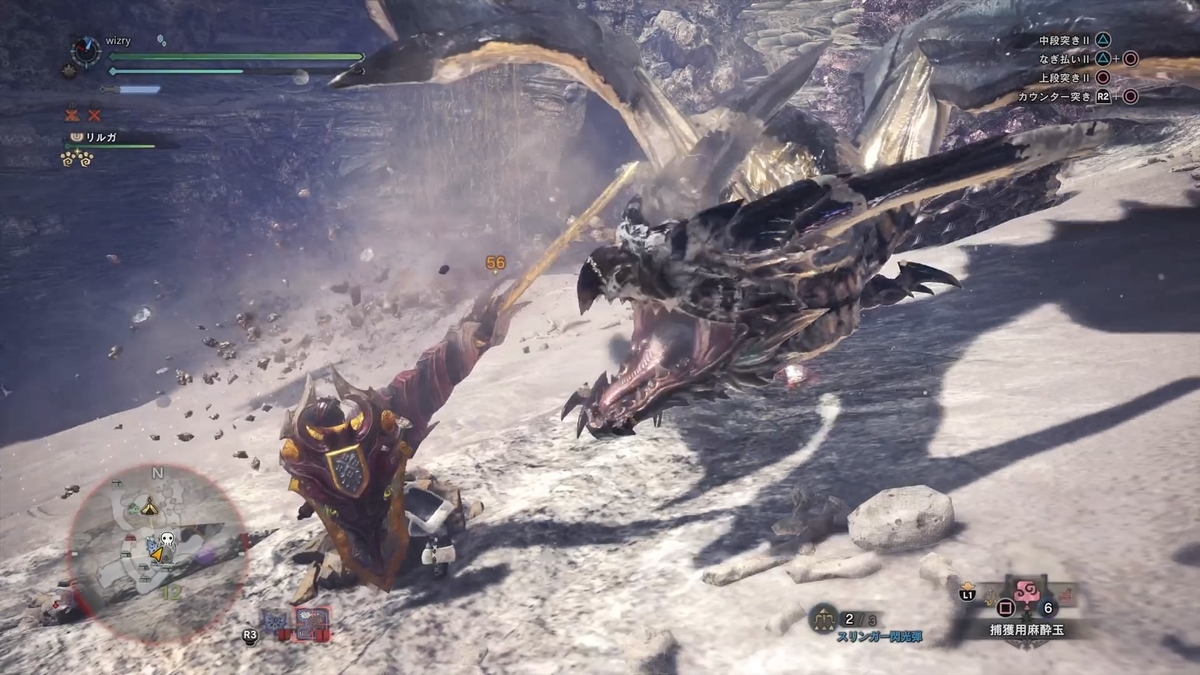
Task: Select the red-framed monster target icon
Action: tap(311, 620)
